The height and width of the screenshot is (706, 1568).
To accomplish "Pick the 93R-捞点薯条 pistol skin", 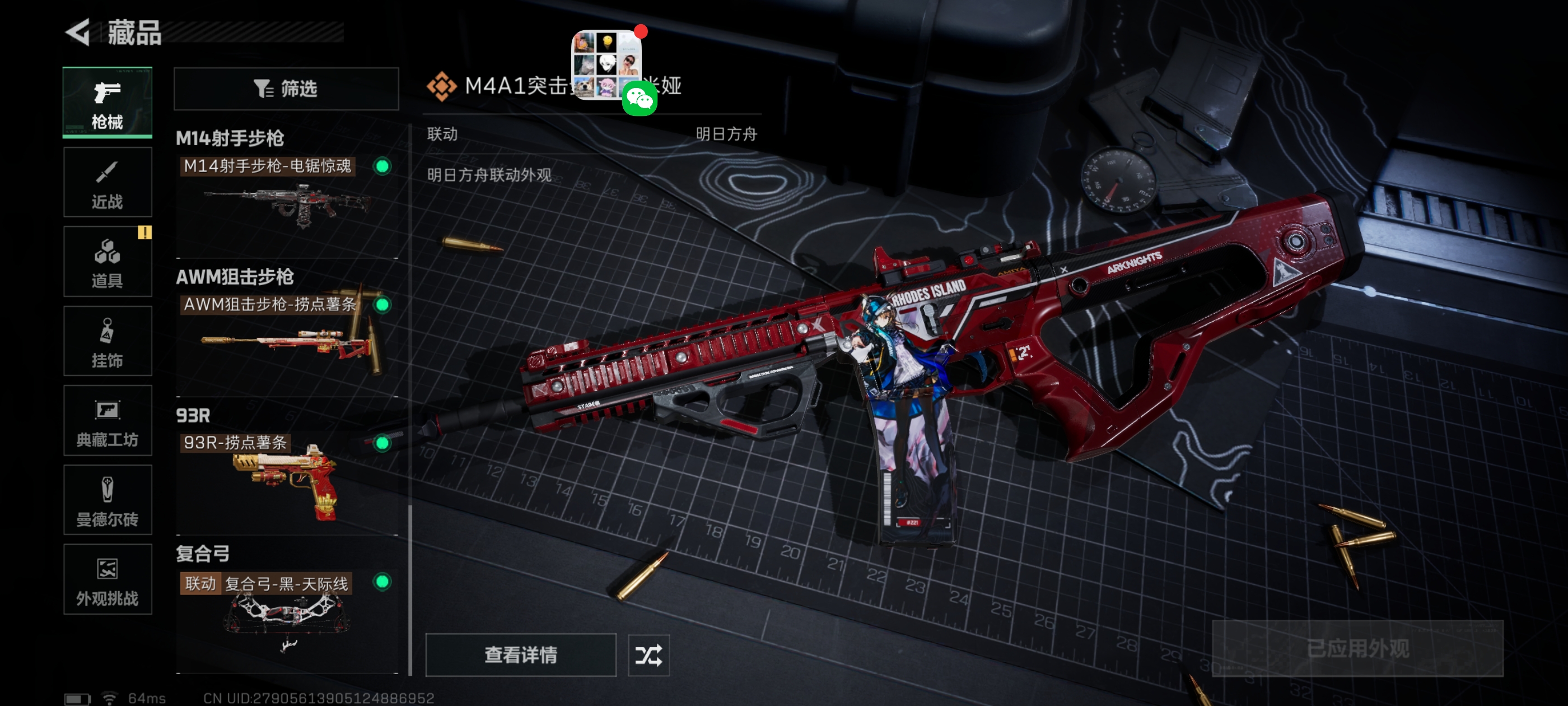I will point(286,472).
